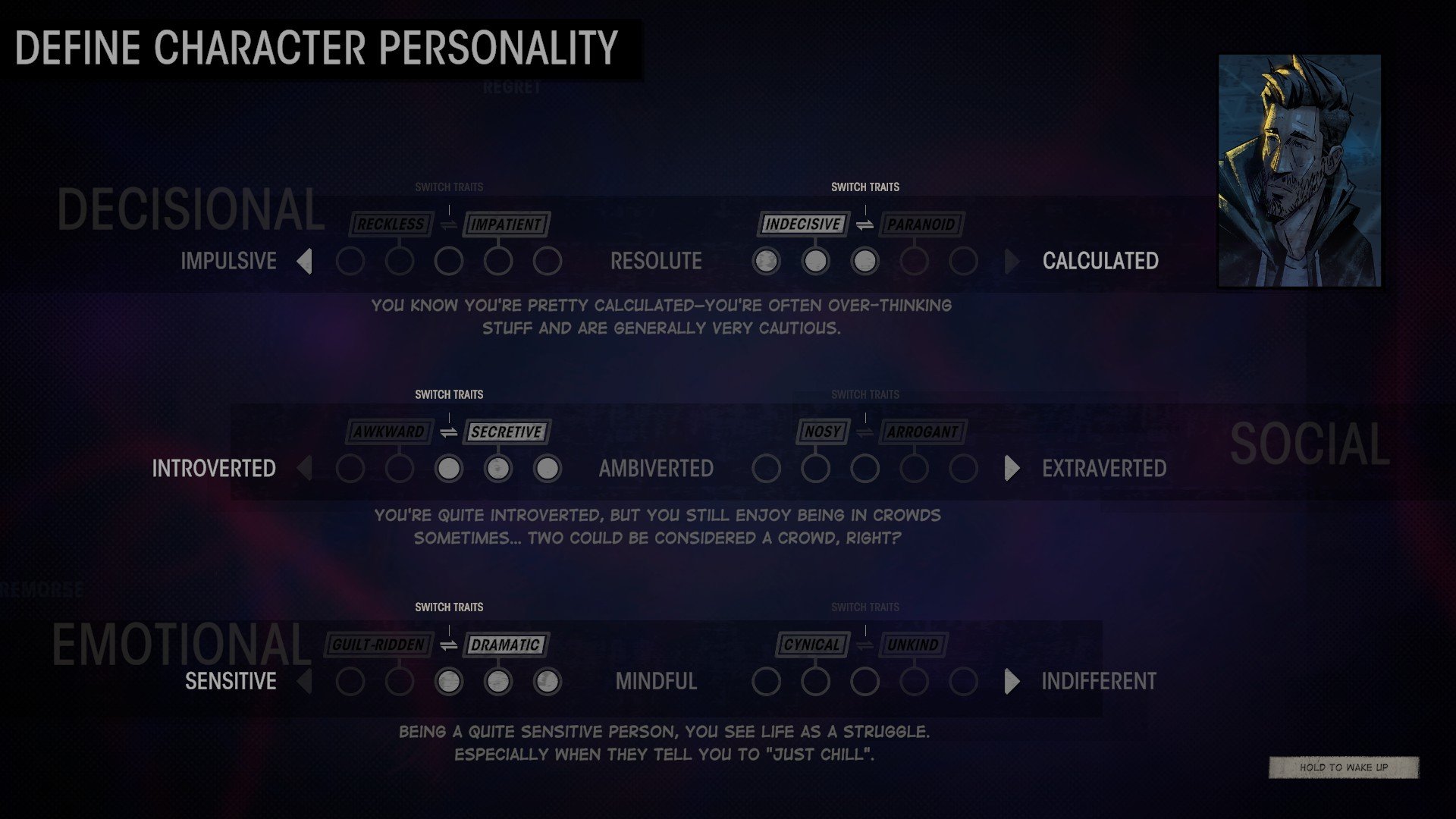
Task: Select the Guilt-Ridden trait tag
Action: click(x=378, y=645)
